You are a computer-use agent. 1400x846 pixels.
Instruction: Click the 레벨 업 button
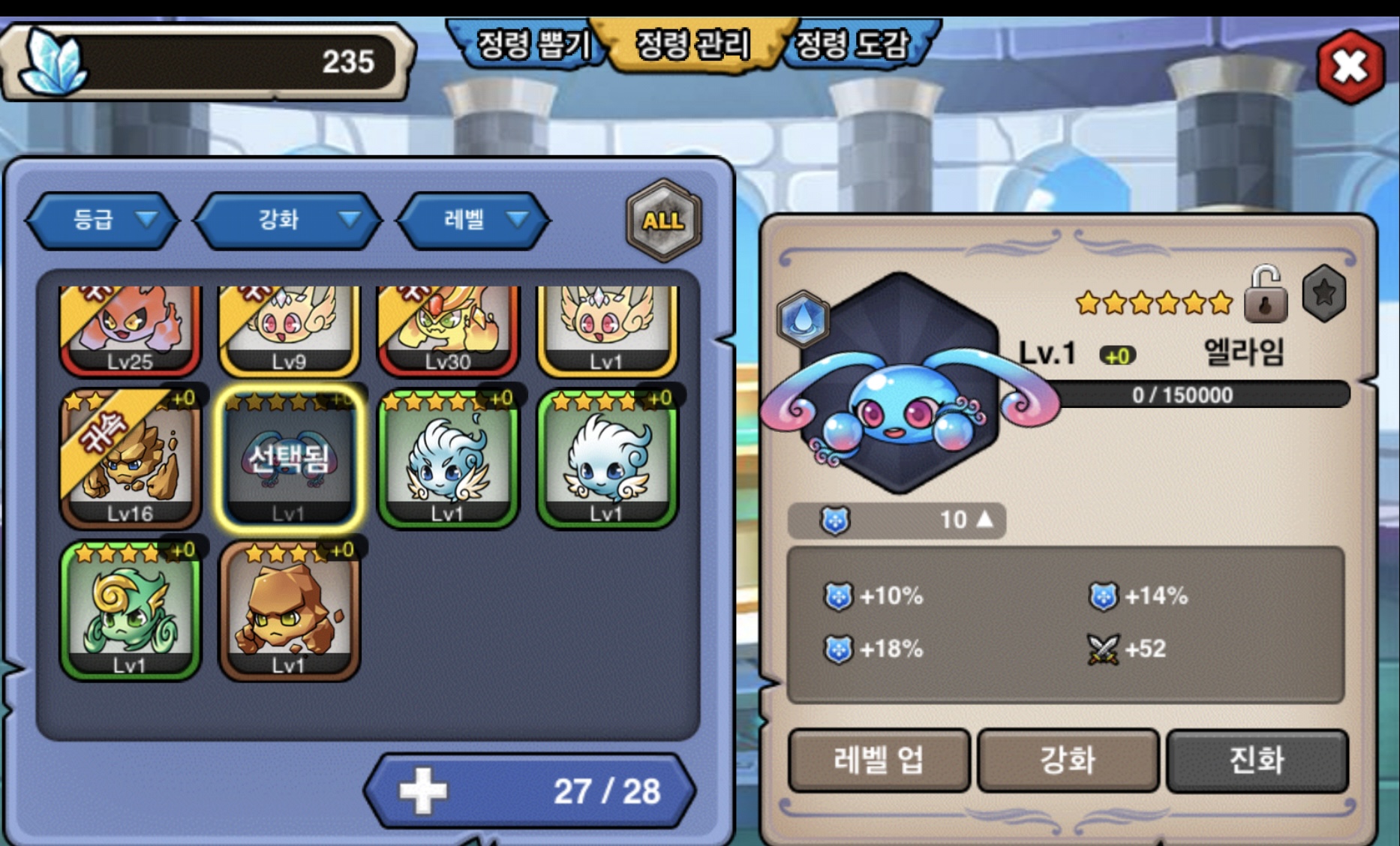[879, 760]
